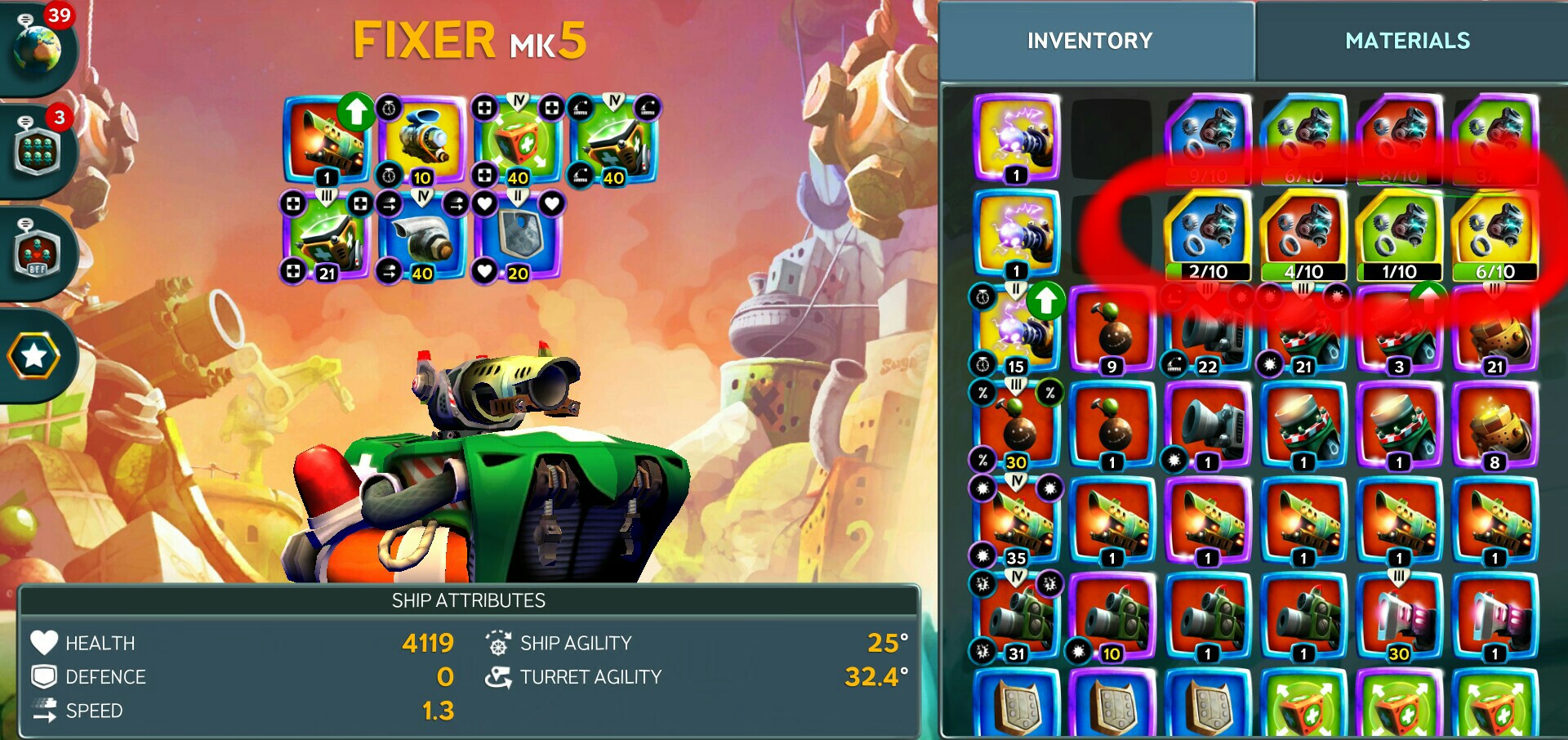Screen dimensions: 1568x740
Task: Switch to the Inventory tab
Action: (1089, 41)
